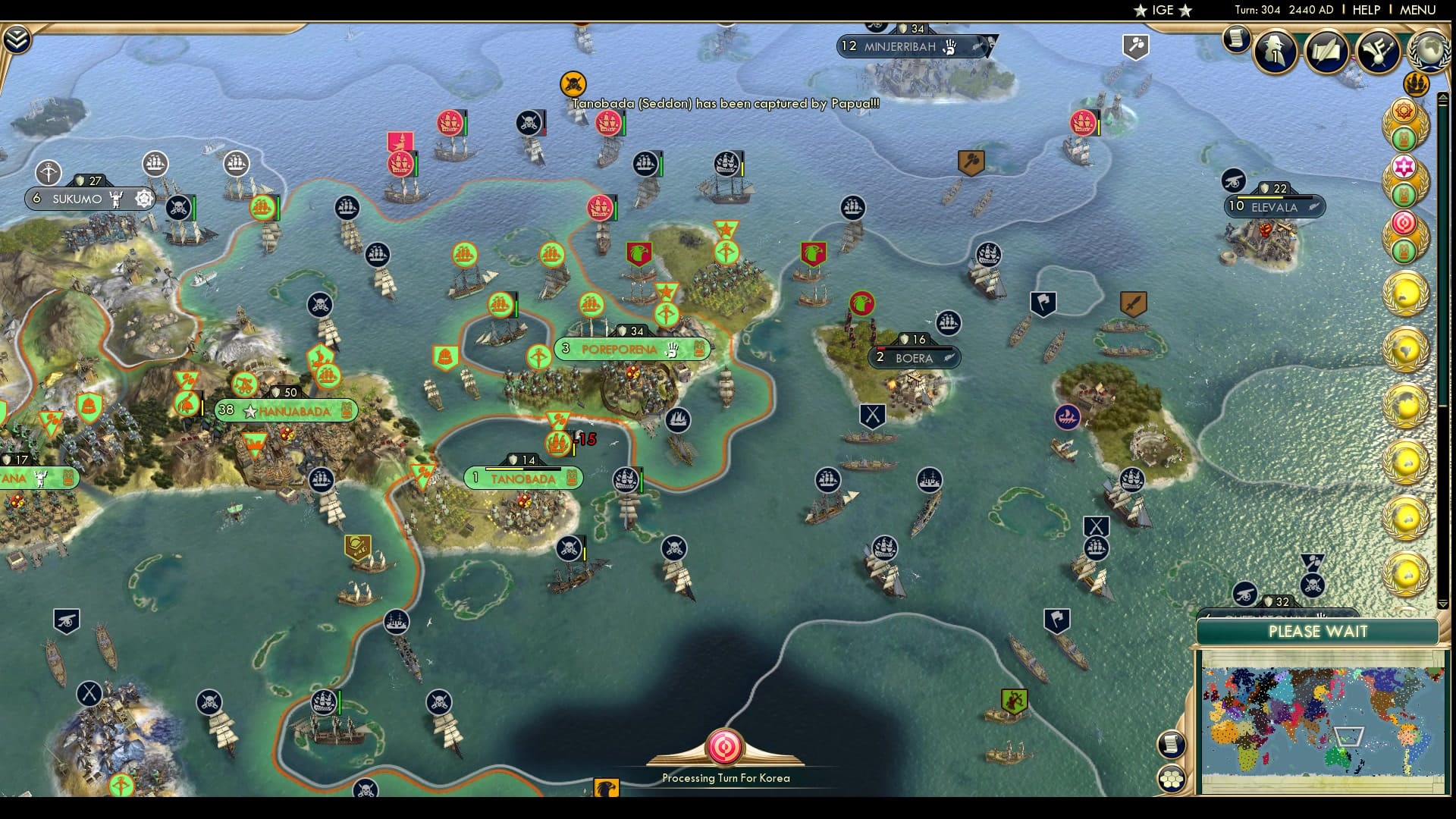Open the Civilopedia scroll icon beside the minimap
Image resolution: width=1456 pixels, height=819 pixels.
[x=1172, y=743]
